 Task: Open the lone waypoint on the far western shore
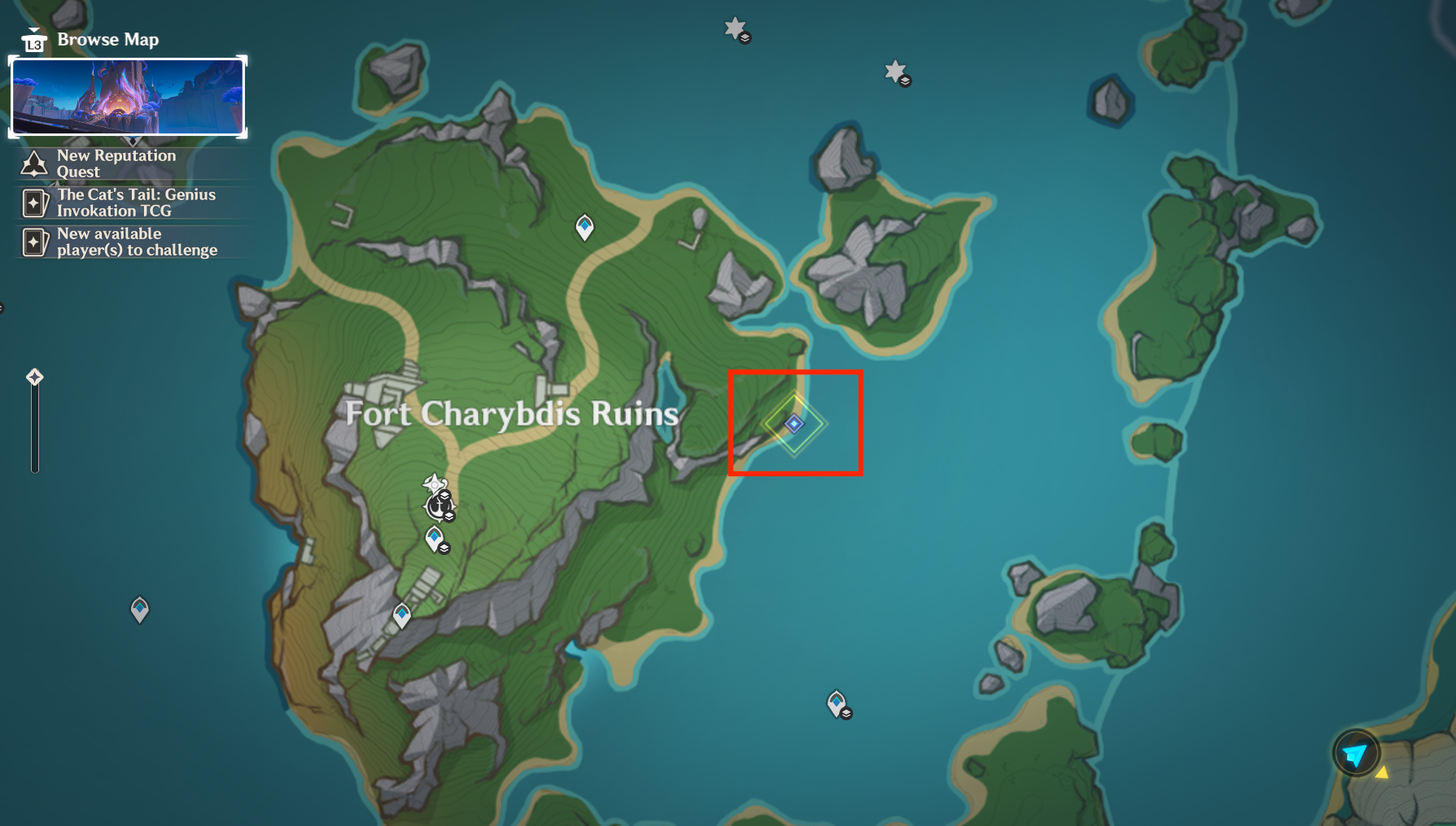tap(139, 608)
